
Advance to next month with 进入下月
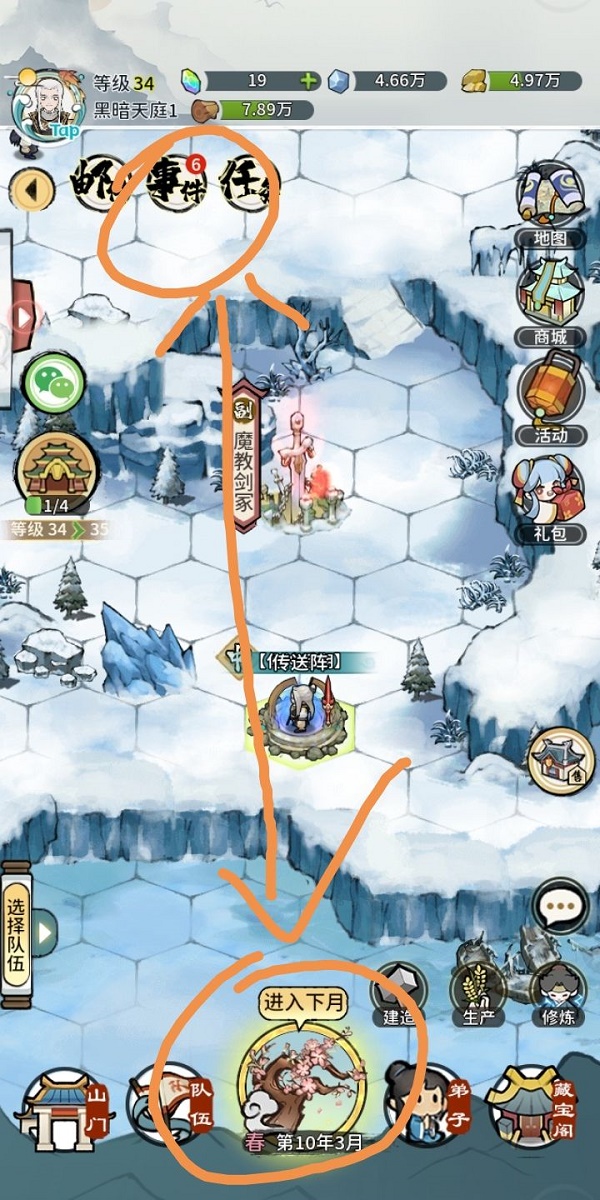click(x=300, y=1085)
